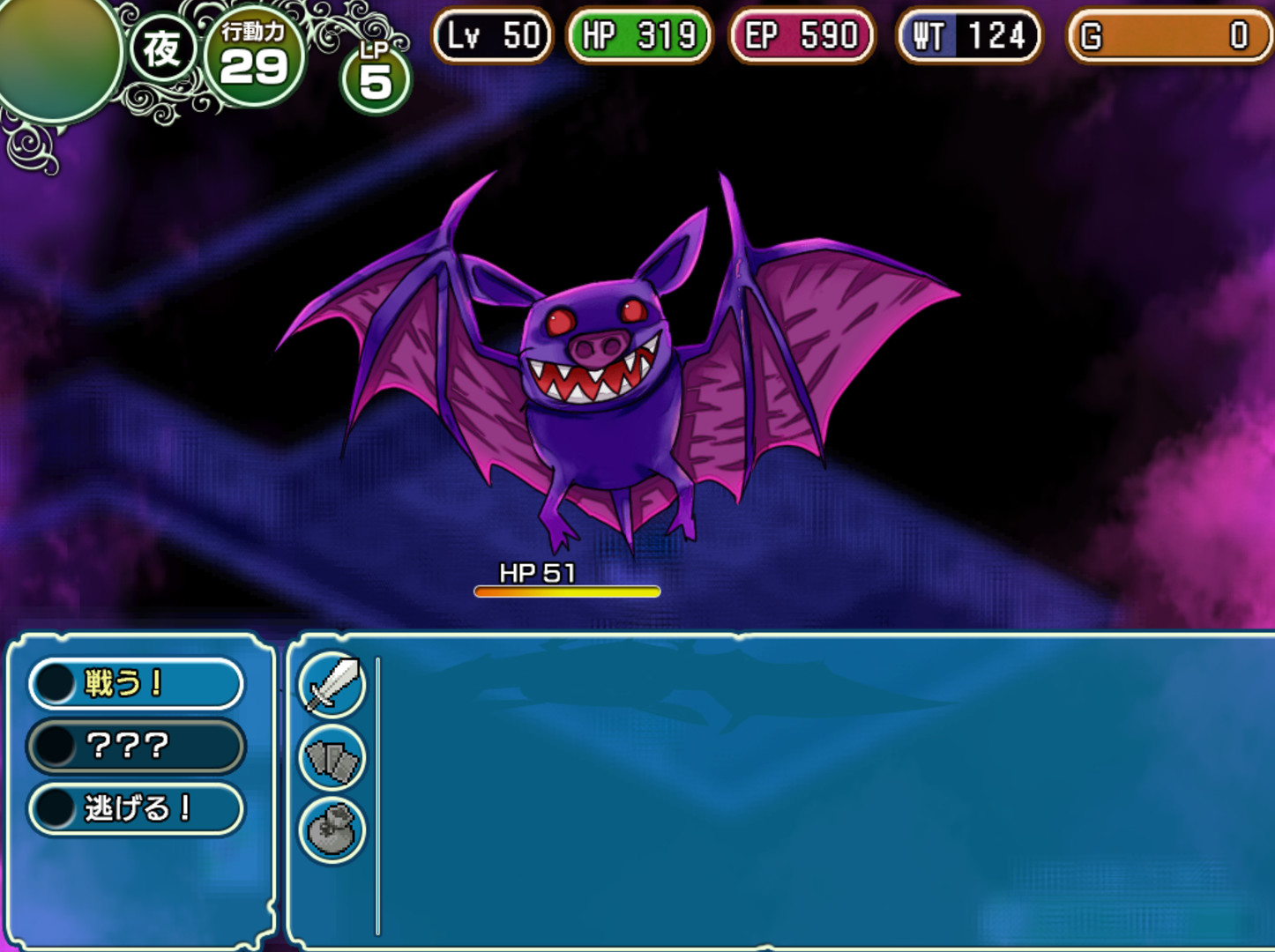
Task: Click the enemy HP 51 gauge bar
Action: click(567, 591)
